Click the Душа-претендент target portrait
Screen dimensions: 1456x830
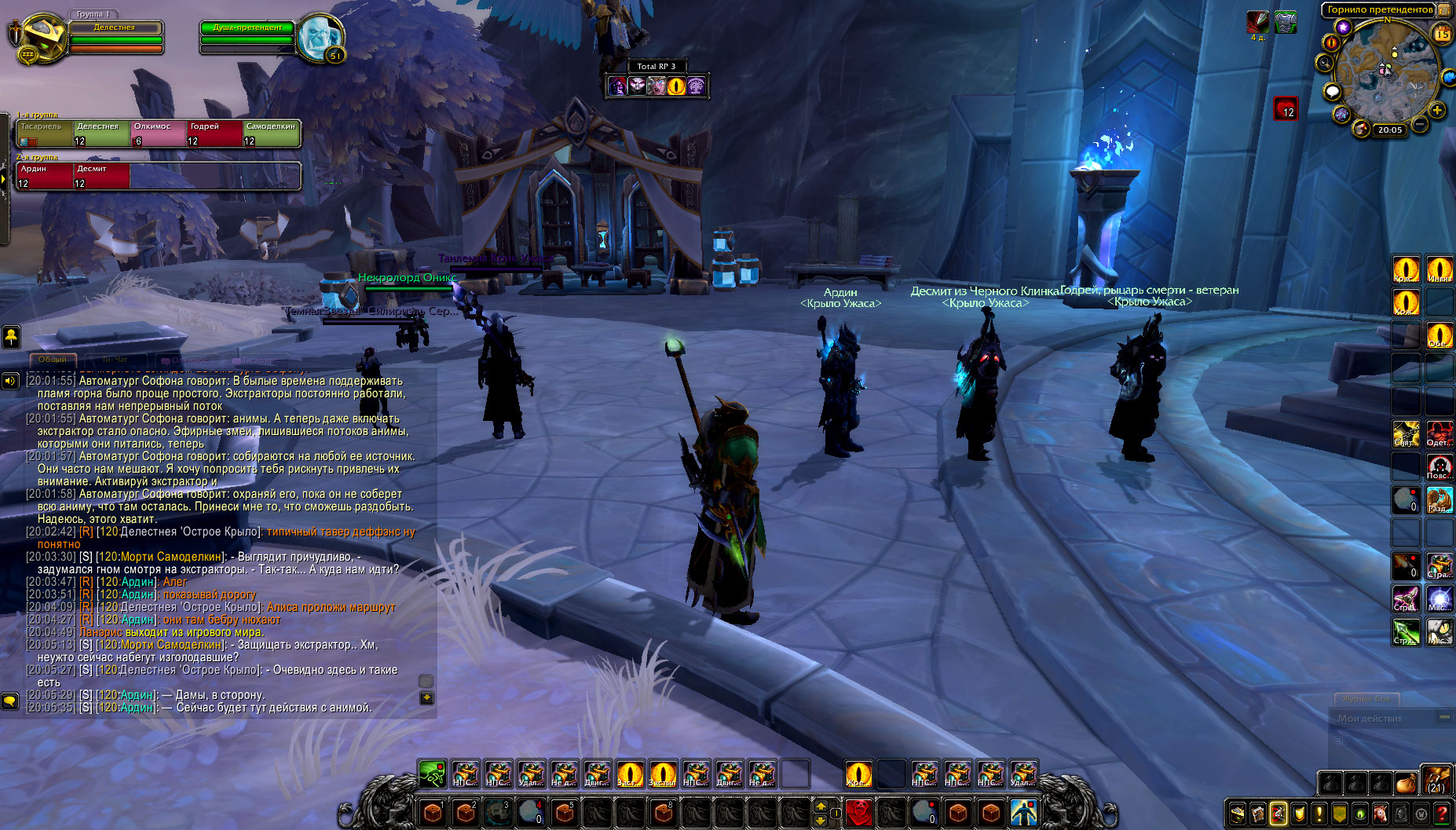point(320,36)
